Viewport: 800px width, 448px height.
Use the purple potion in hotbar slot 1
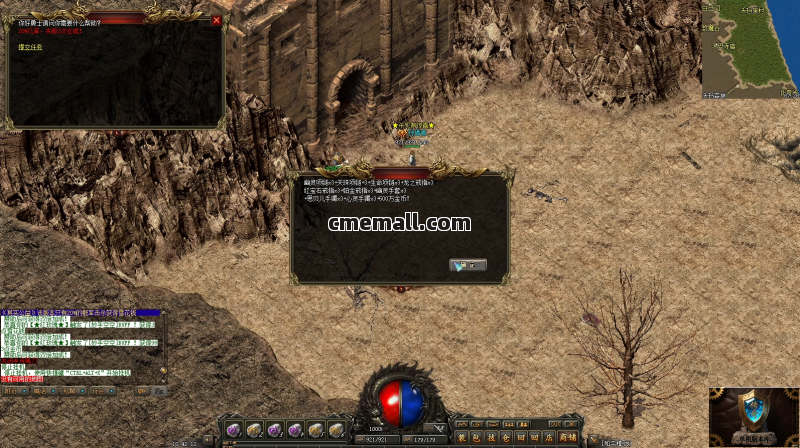tap(233, 430)
